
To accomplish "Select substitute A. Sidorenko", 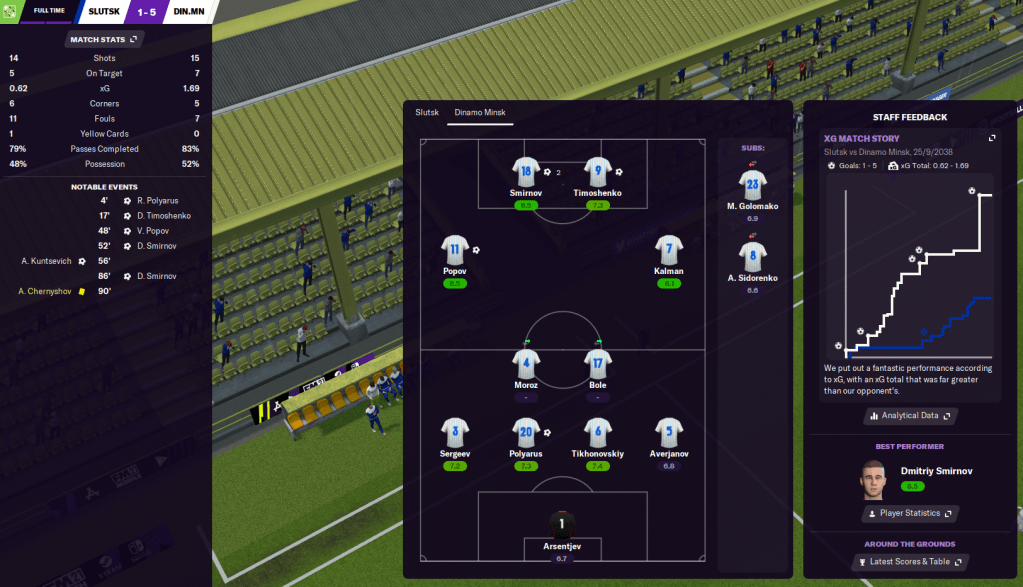I will 752,255.
